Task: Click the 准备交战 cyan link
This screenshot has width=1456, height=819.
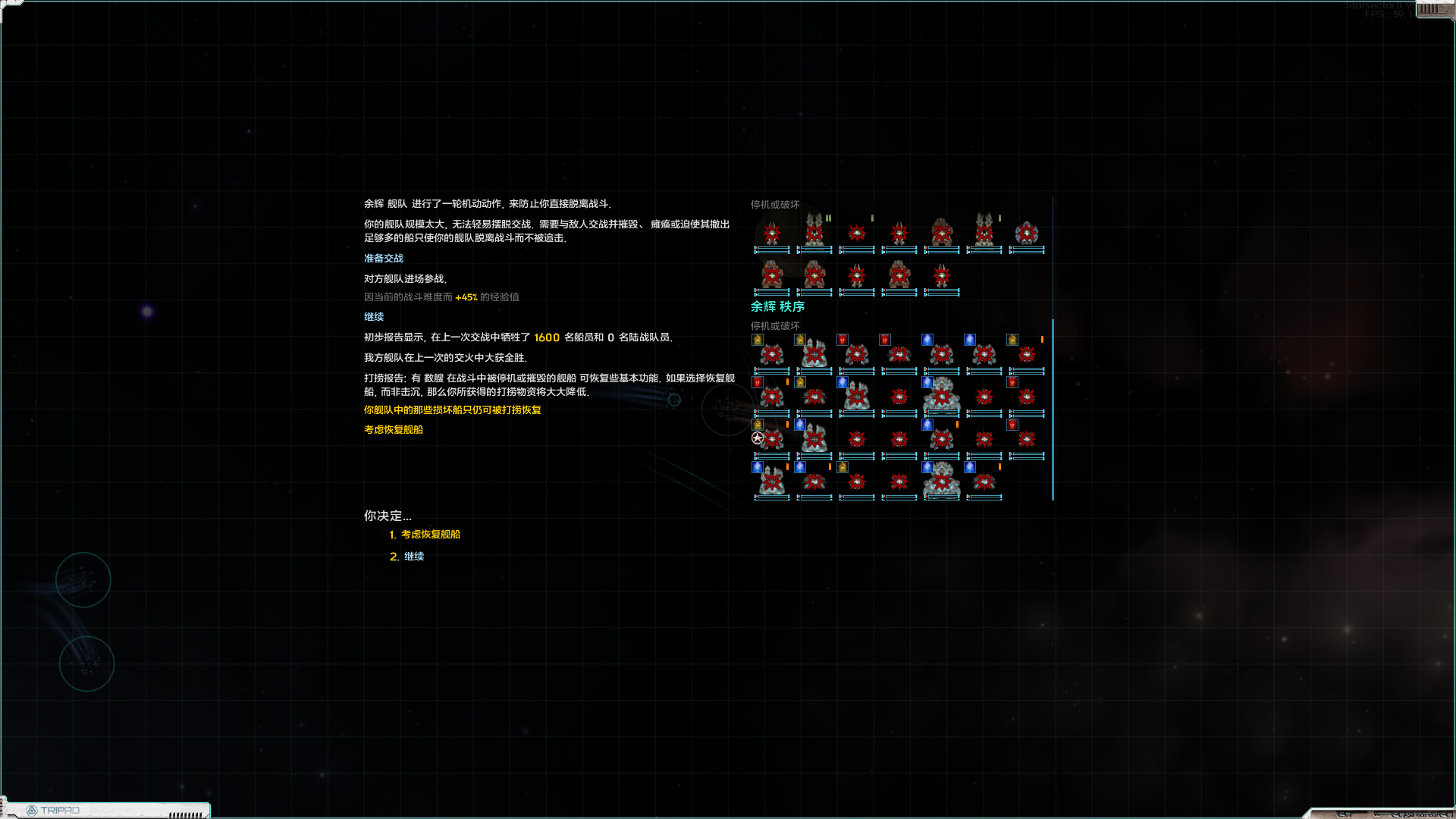Action: pyautogui.click(x=383, y=258)
